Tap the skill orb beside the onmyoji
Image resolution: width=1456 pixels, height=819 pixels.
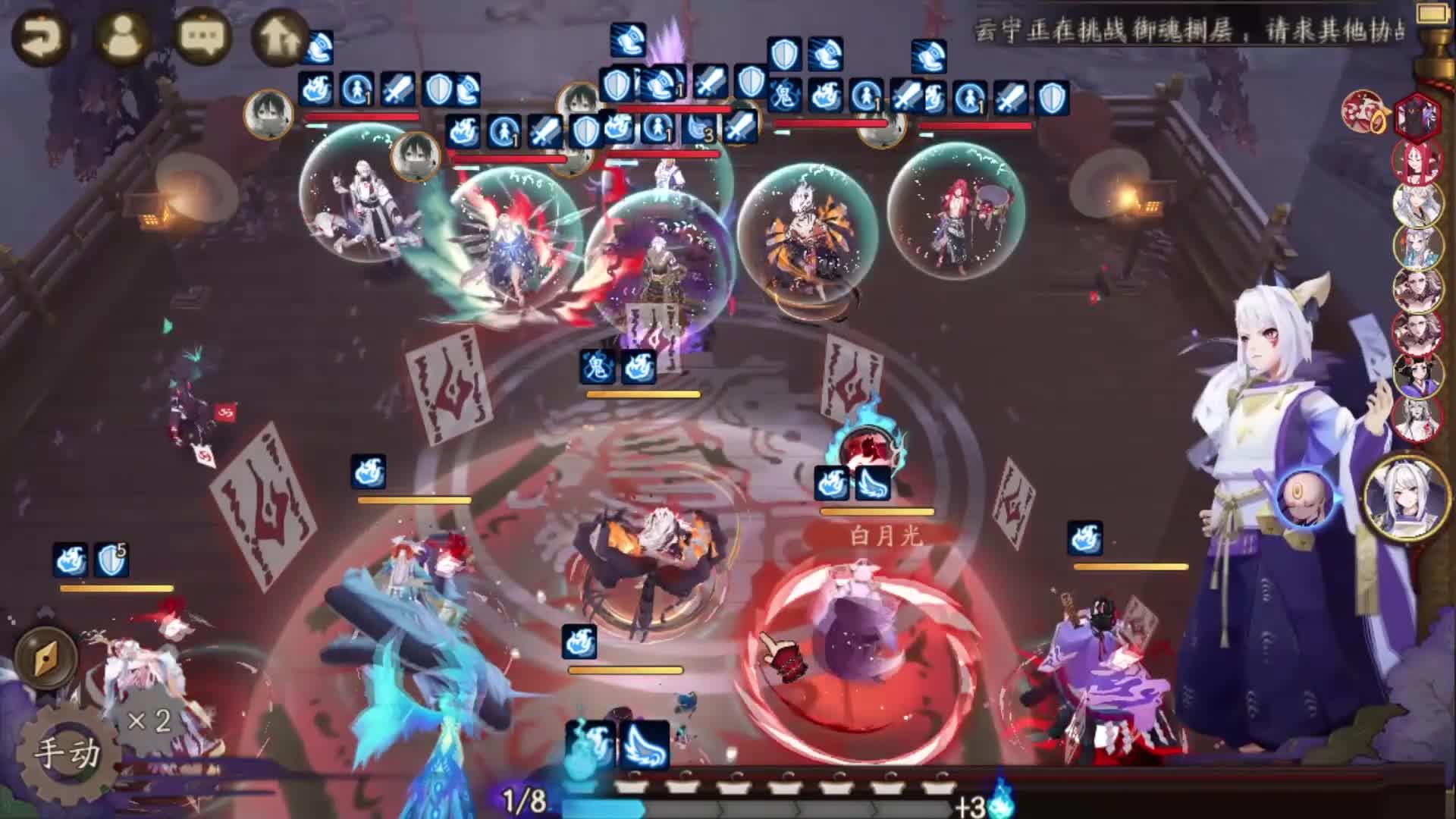pos(1303,497)
